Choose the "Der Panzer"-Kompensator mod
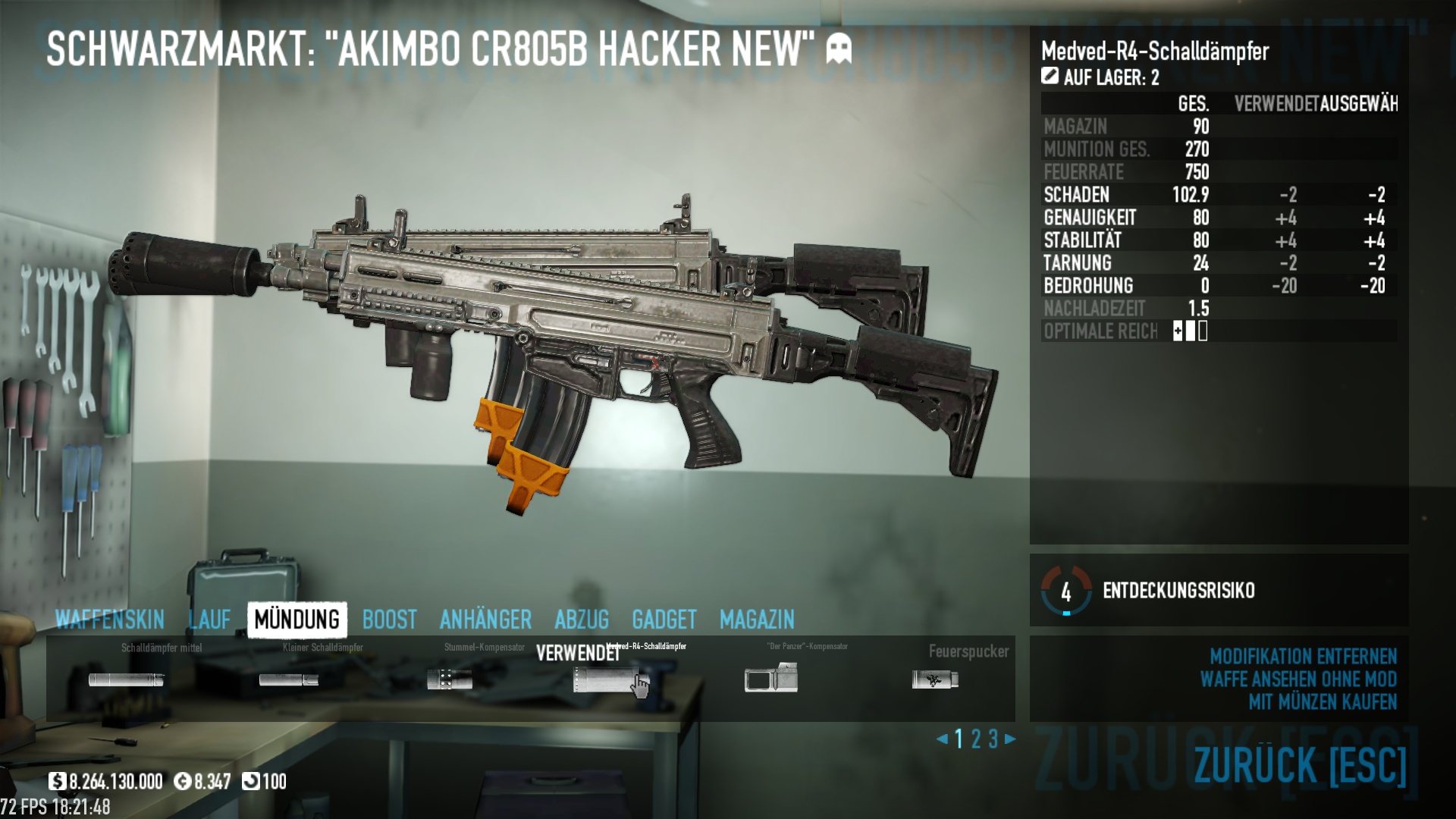This screenshot has width=1456, height=819. tap(771, 678)
